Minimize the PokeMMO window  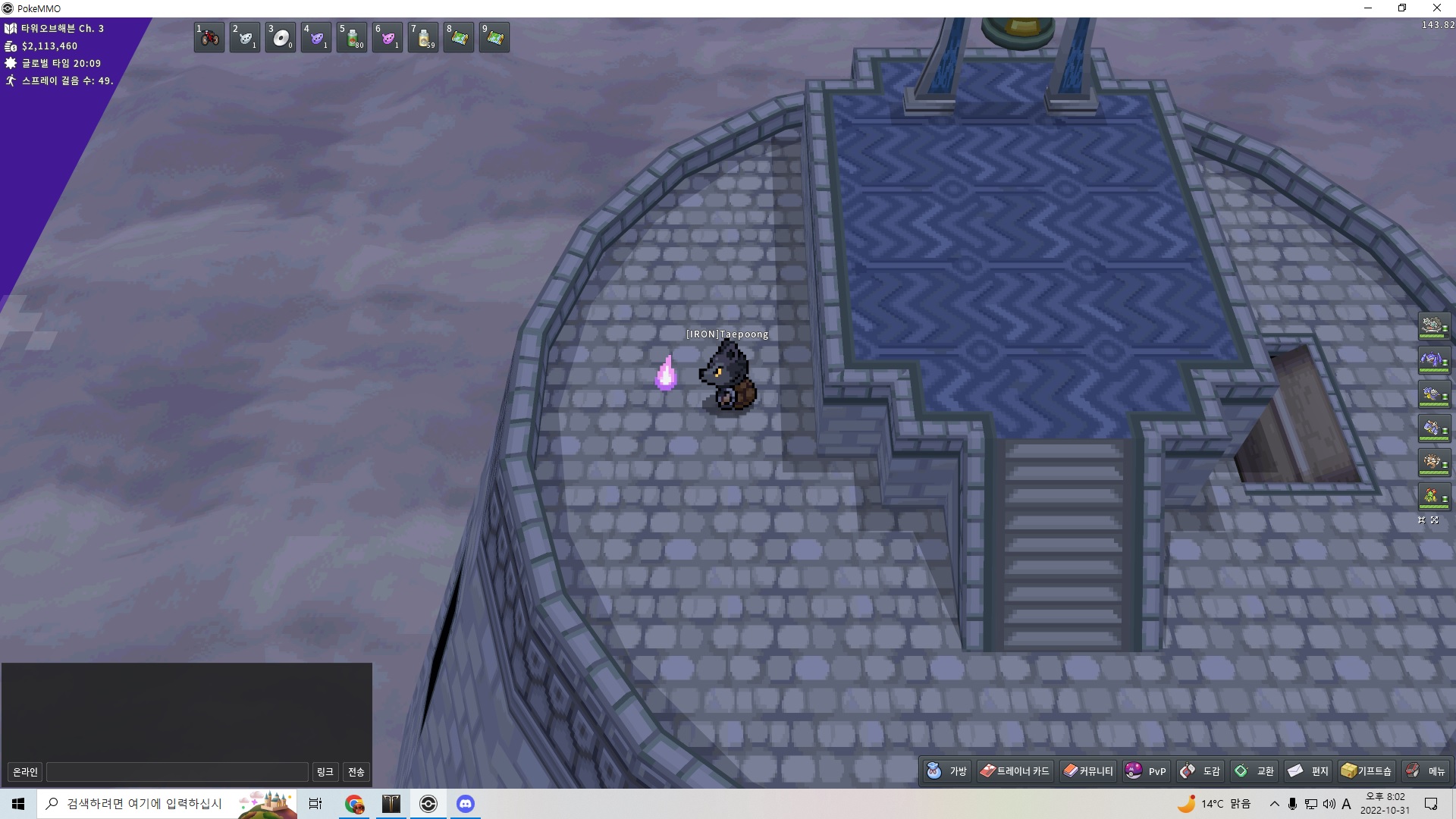1368,8
